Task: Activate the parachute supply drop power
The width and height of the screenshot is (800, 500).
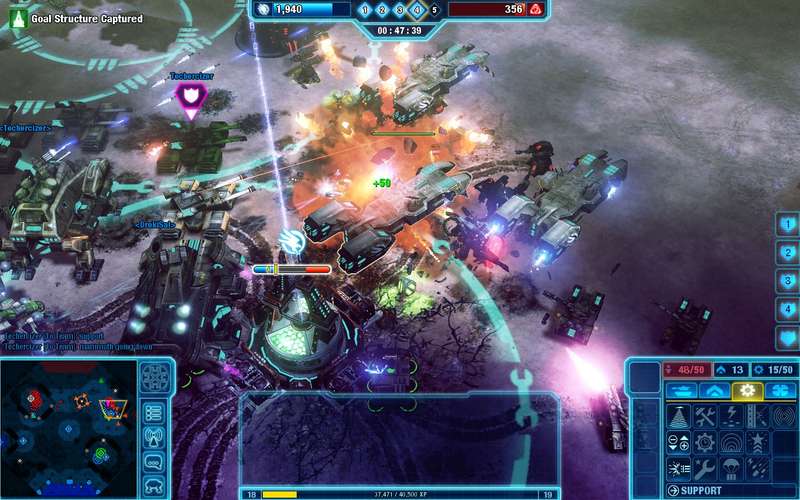Action: [x=732, y=467]
